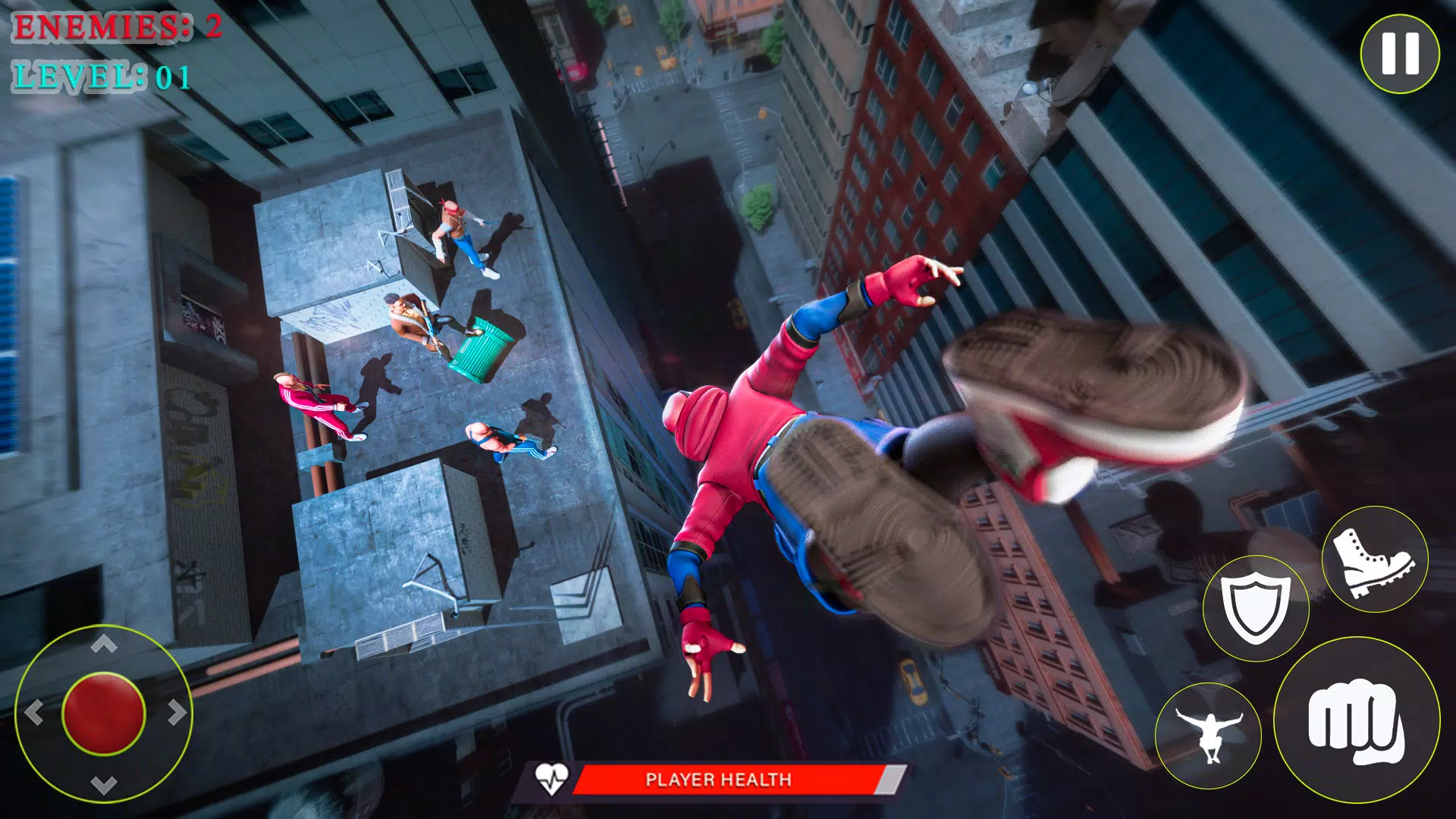
Task: Tap the heart icon beside health bar
Action: (553, 778)
